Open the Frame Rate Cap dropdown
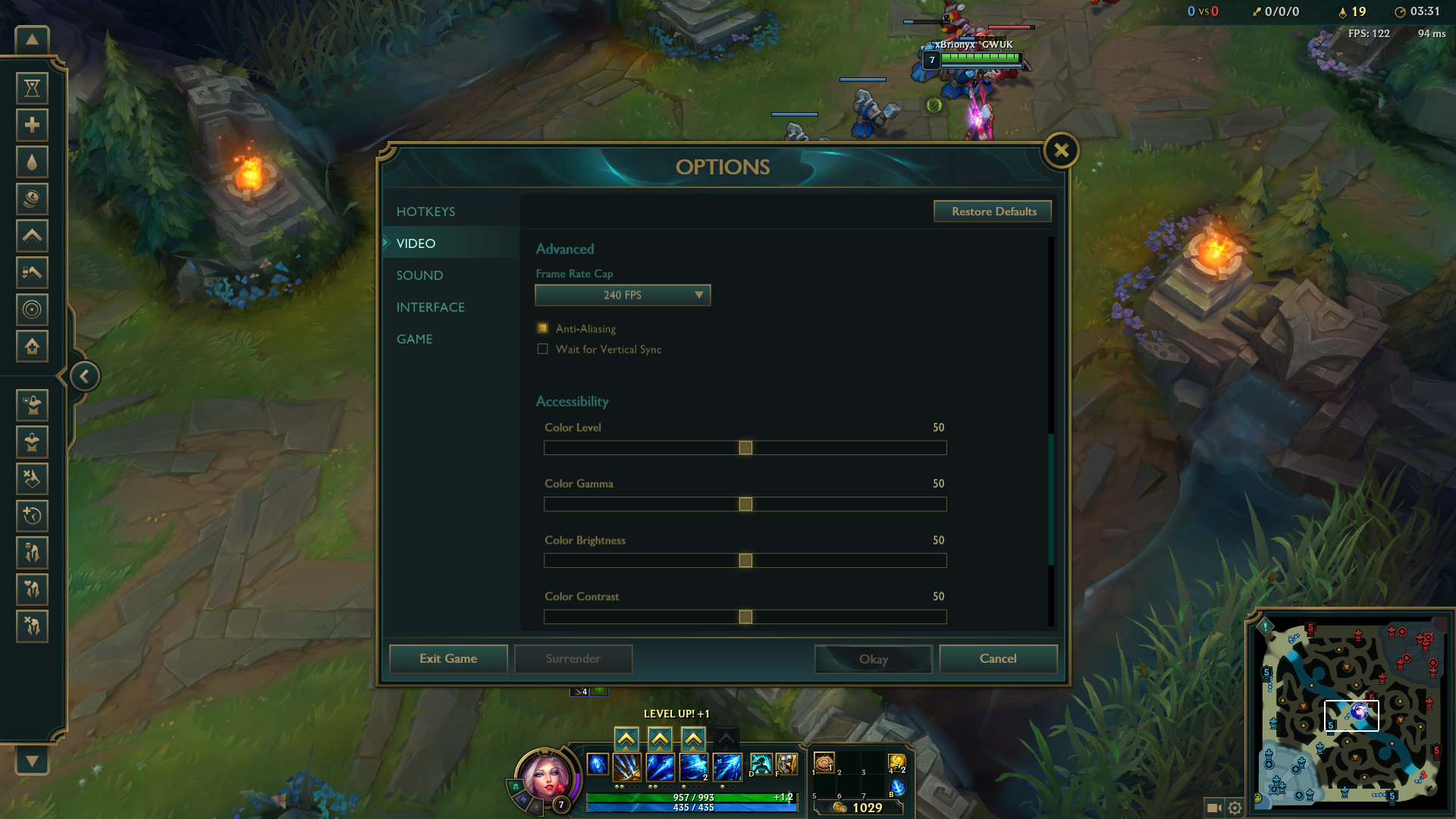The width and height of the screenshot is (1456, 819). pos(623,295)
